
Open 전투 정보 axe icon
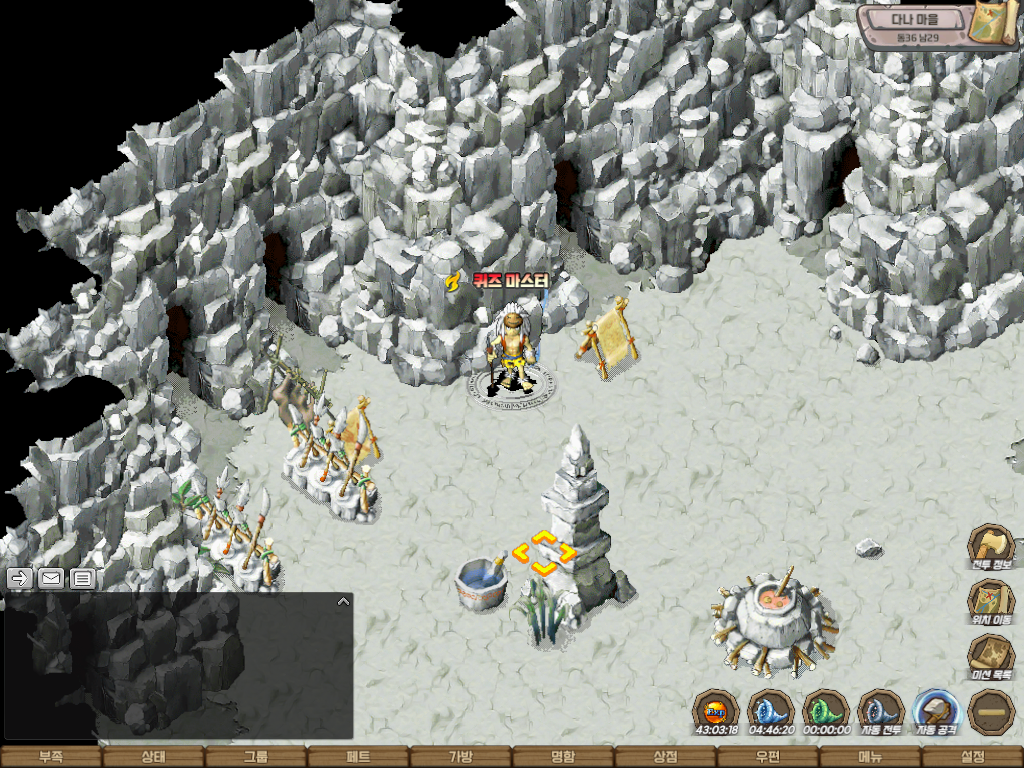(991, 548)
